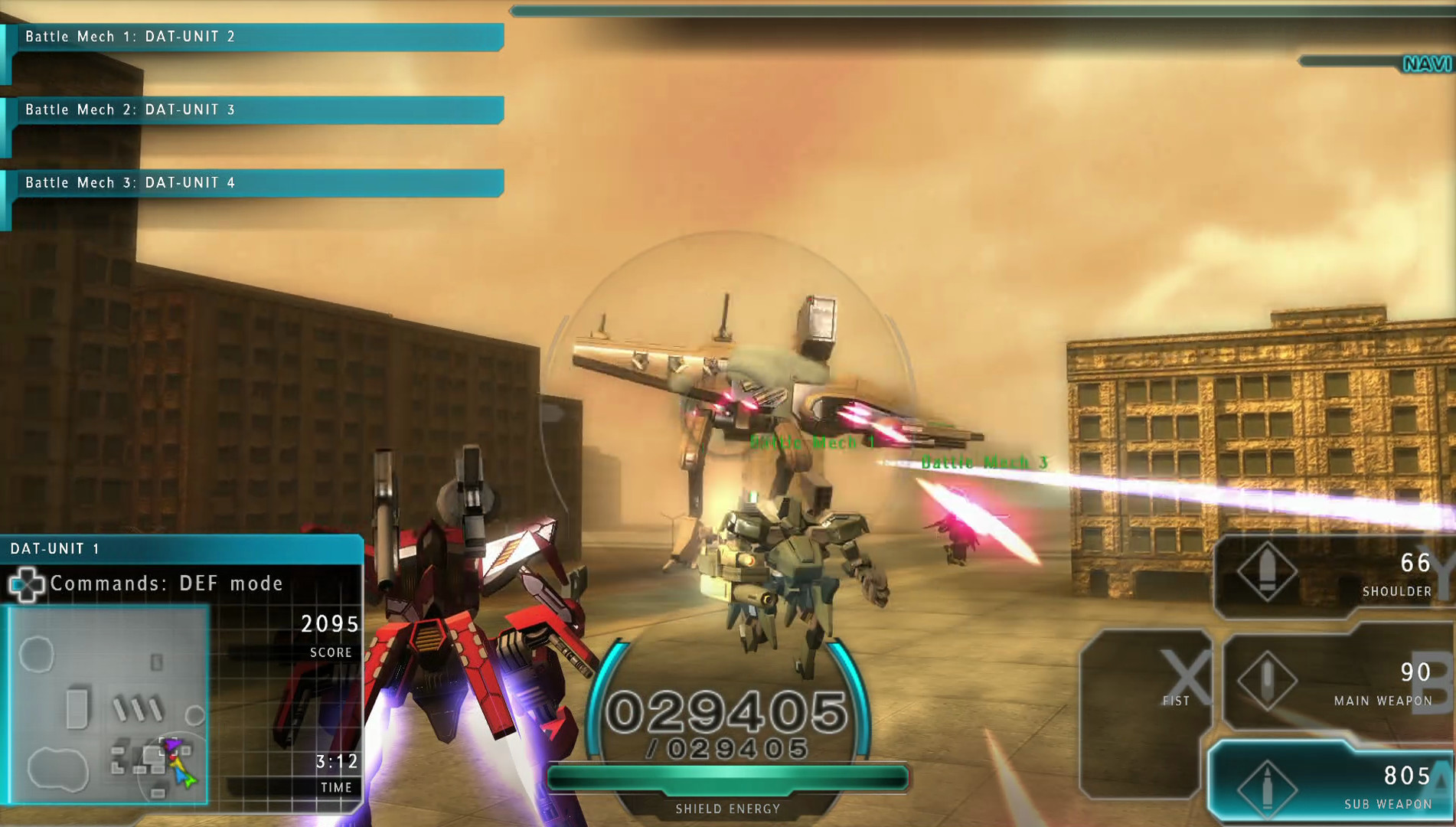
Task: Click the D-pad Commands icon
Action: coord(27,584)
